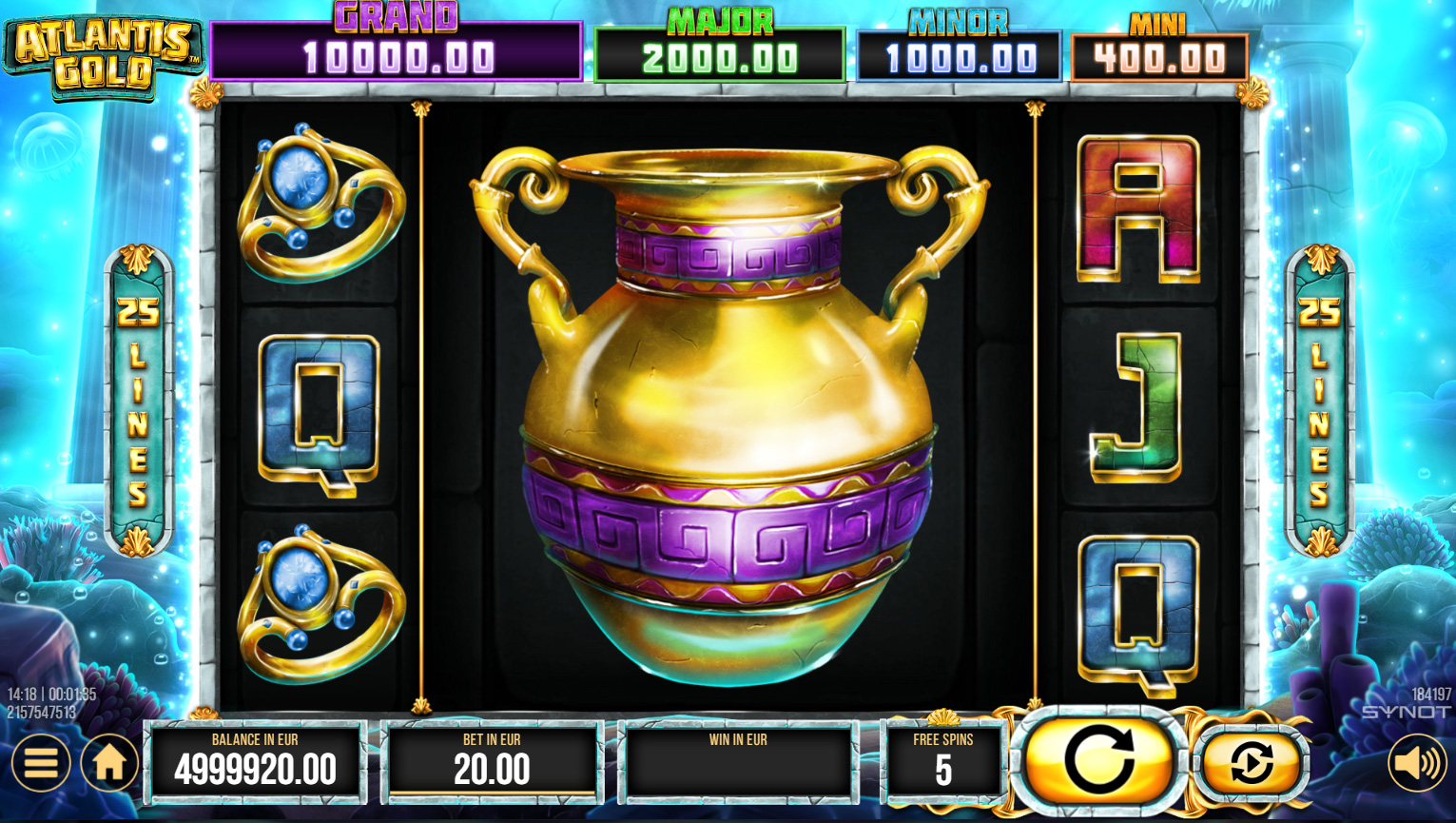
Task: Click the Atlantis Gold logo
Action: pos(103,48)
